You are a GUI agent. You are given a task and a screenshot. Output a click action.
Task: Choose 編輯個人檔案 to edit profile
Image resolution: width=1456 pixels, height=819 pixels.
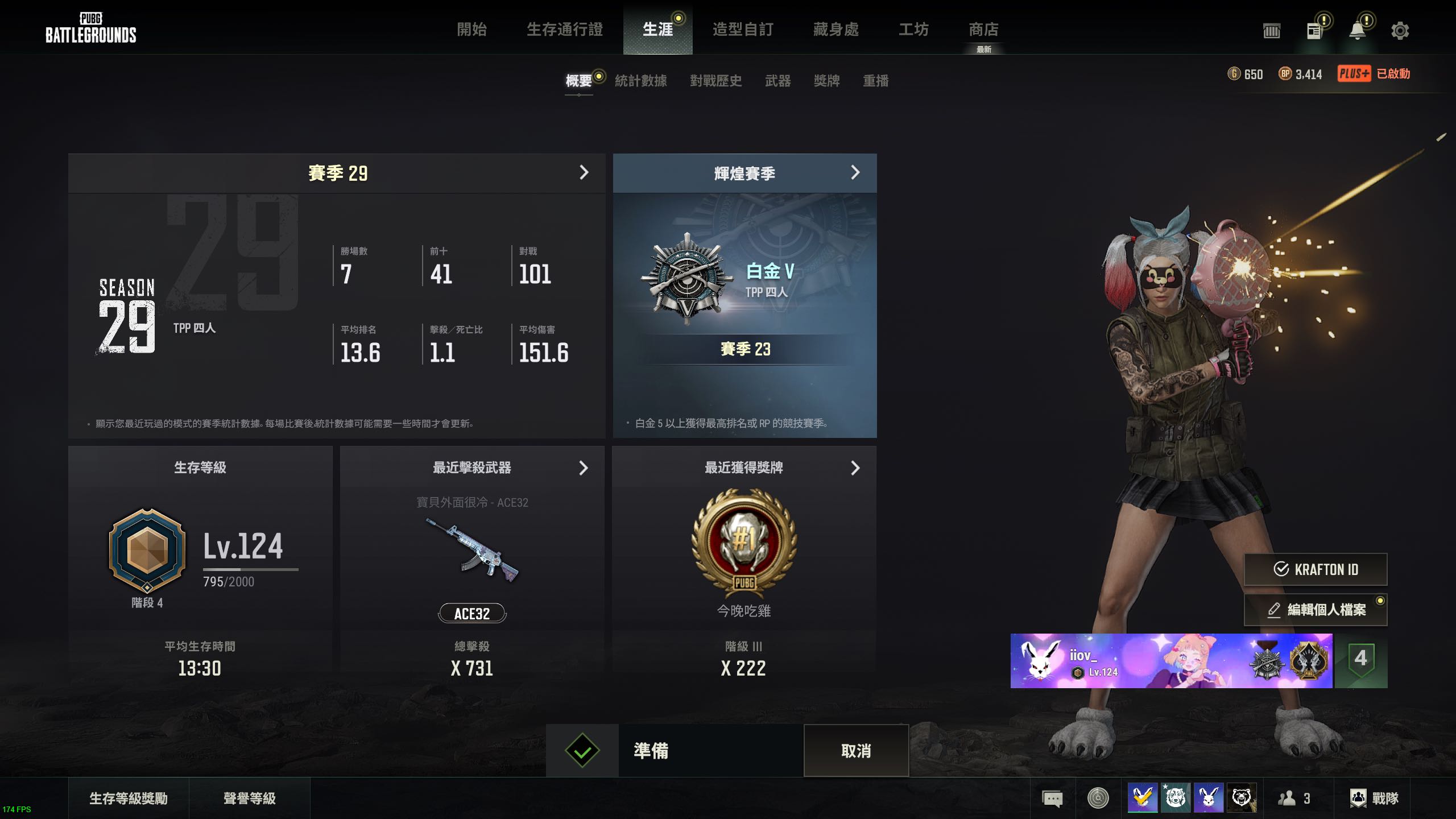(1315, 610)
